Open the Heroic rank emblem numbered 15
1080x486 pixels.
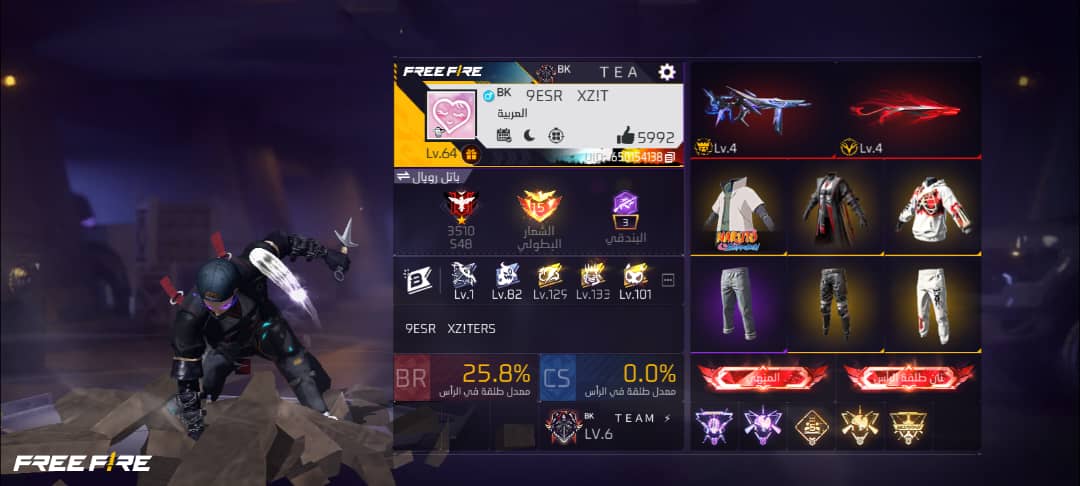tap(539, 210)
